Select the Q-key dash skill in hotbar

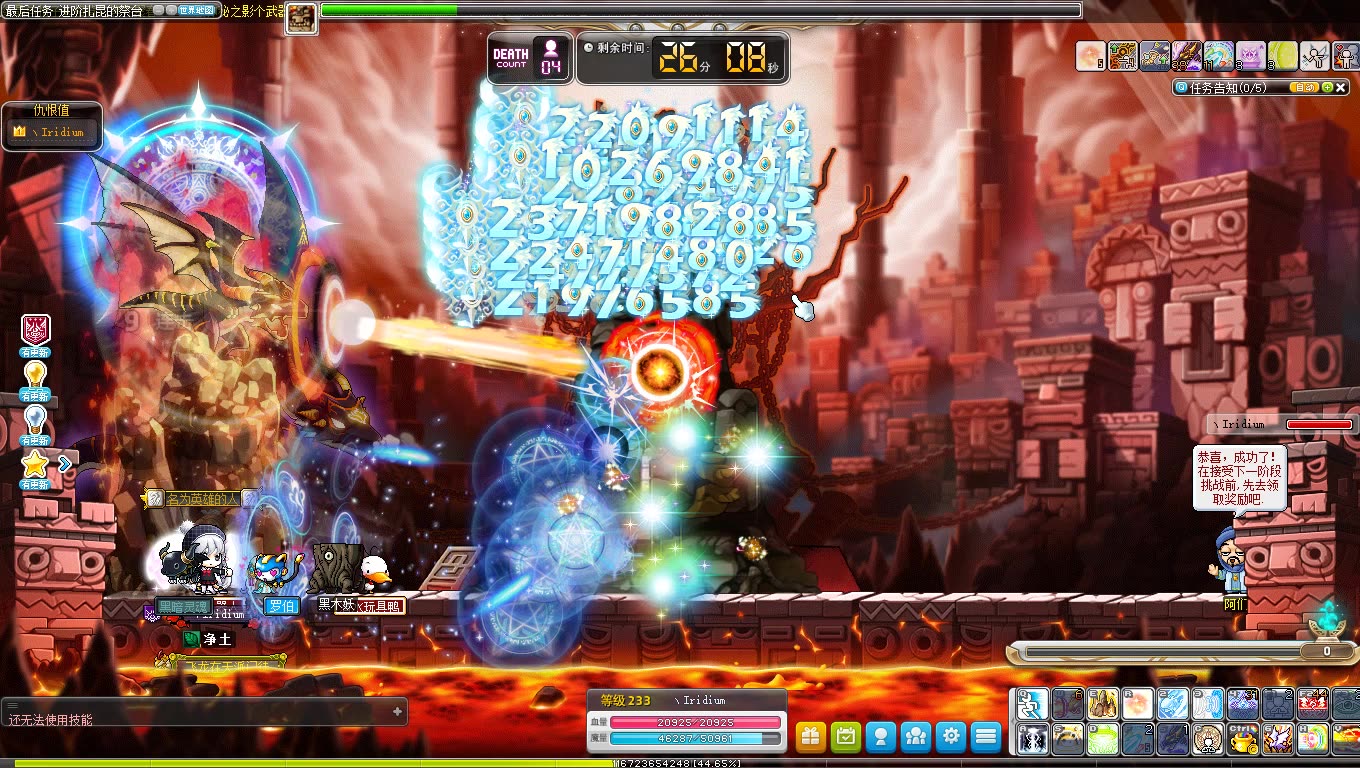(1032, 704)
